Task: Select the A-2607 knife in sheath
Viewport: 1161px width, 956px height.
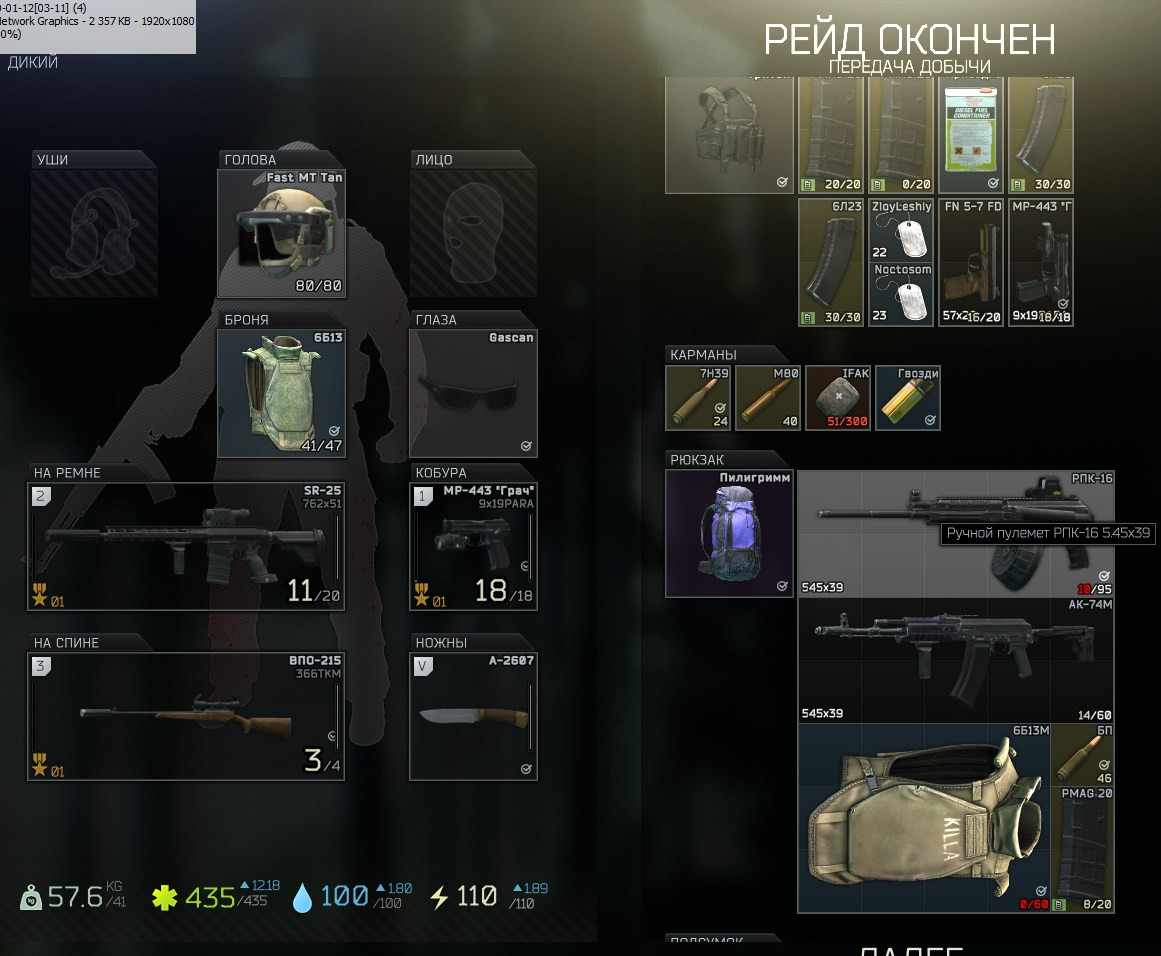Action: (473, 716)
